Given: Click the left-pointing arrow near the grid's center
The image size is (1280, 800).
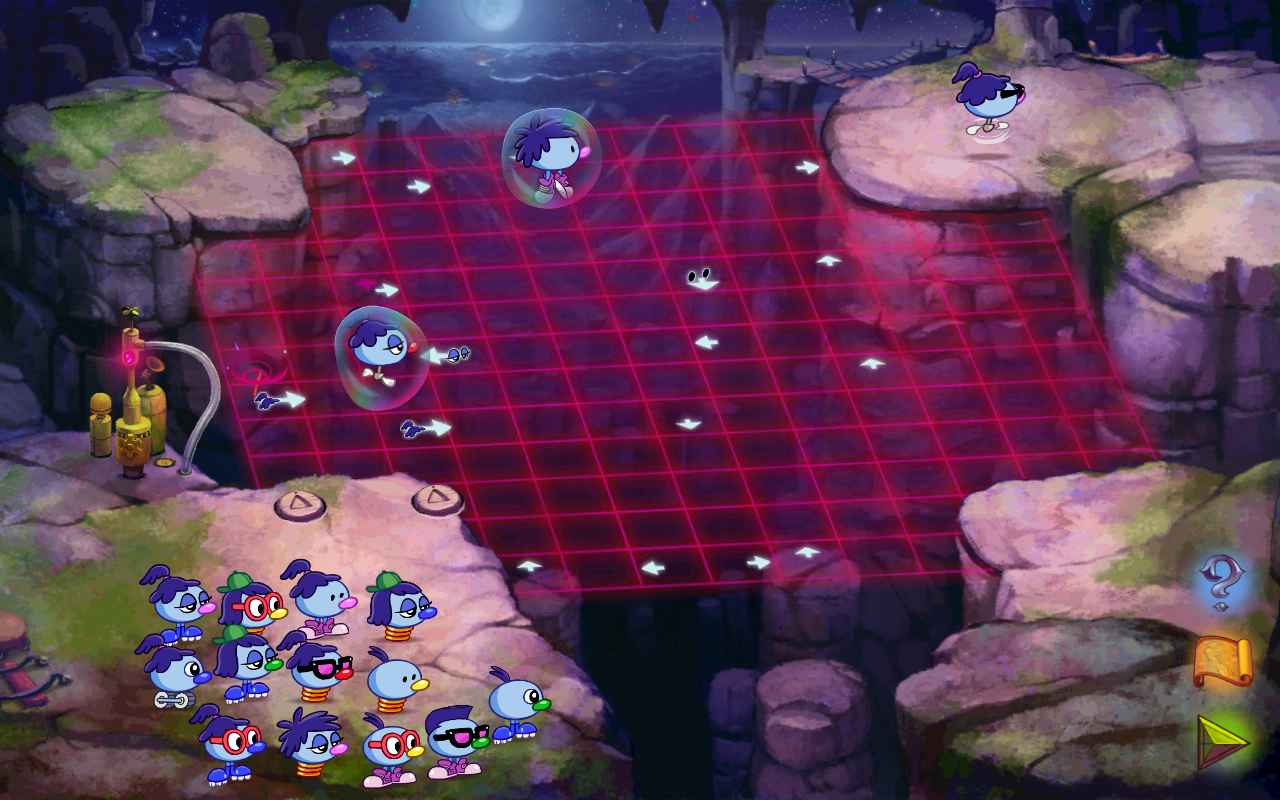Looking at the screenshot, I should 708,342.
